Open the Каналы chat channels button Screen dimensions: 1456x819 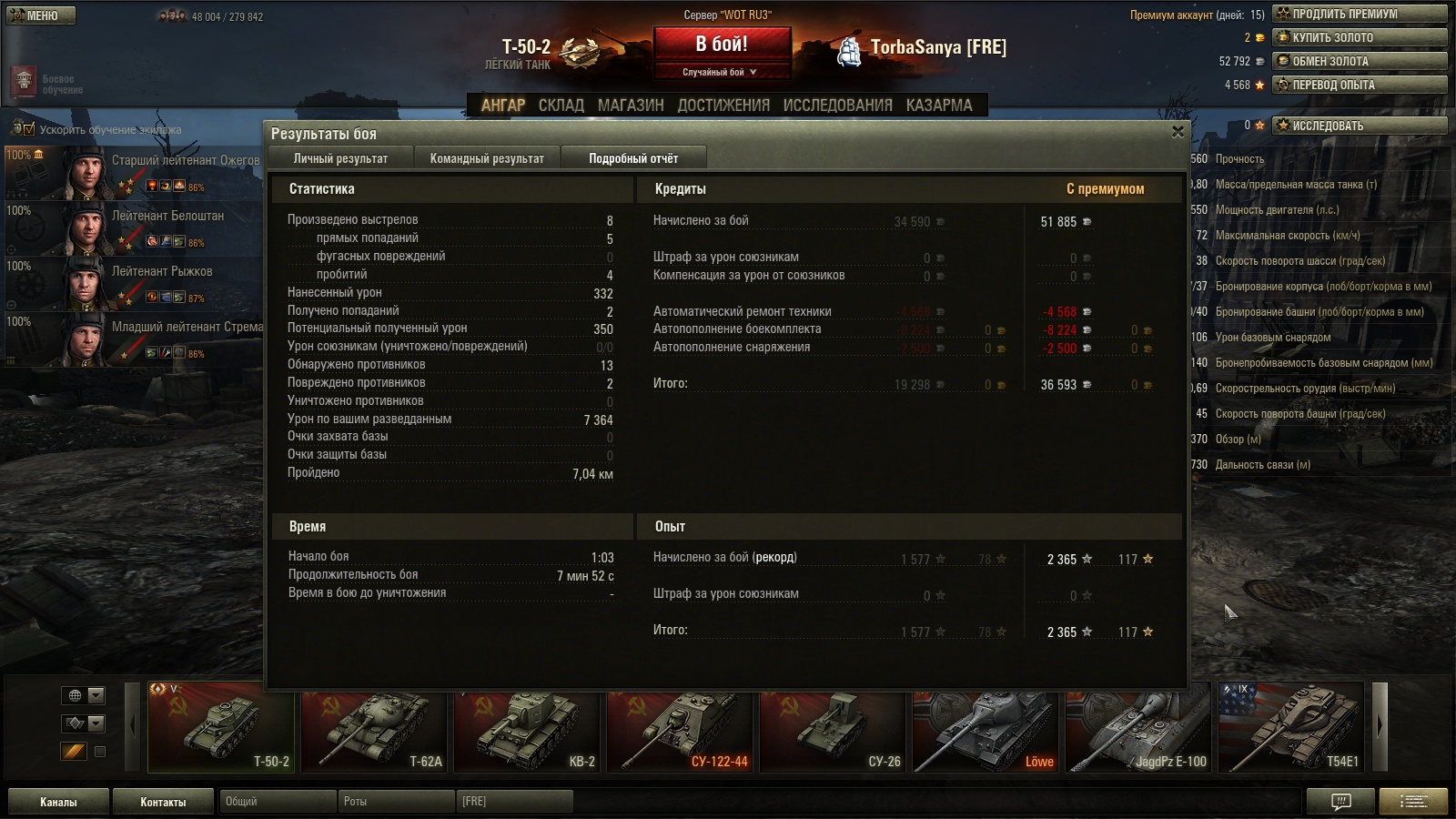58,802
